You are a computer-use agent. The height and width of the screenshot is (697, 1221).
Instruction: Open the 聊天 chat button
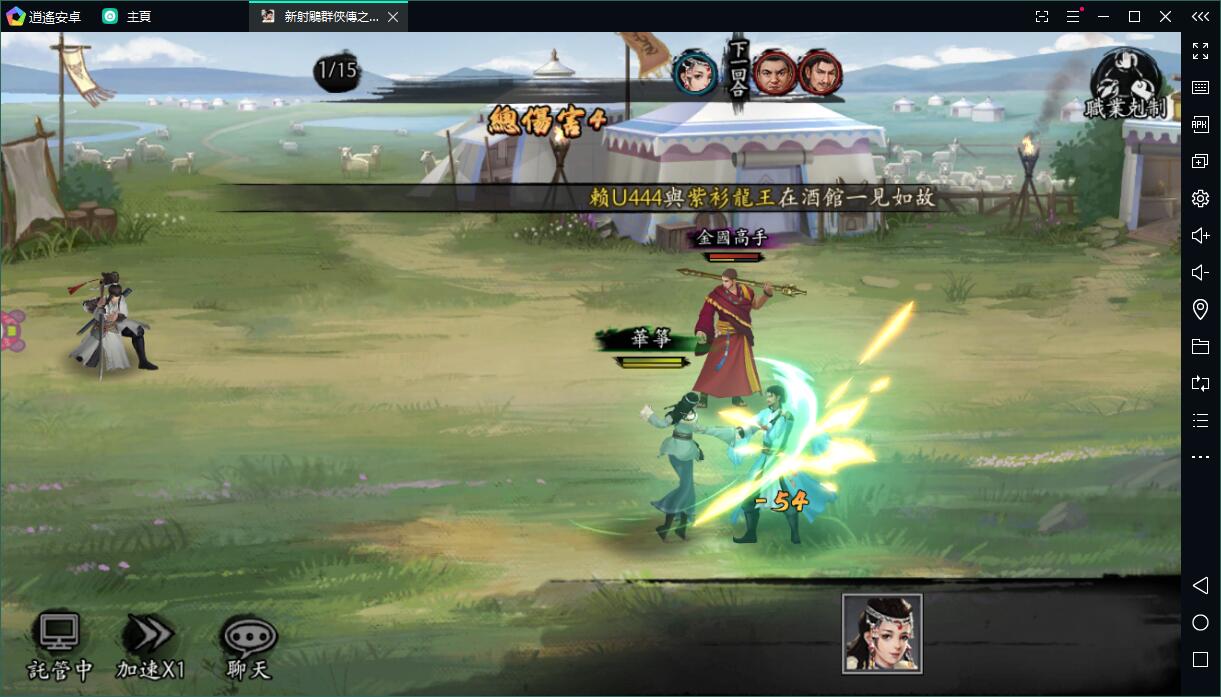tap(248, 645)
